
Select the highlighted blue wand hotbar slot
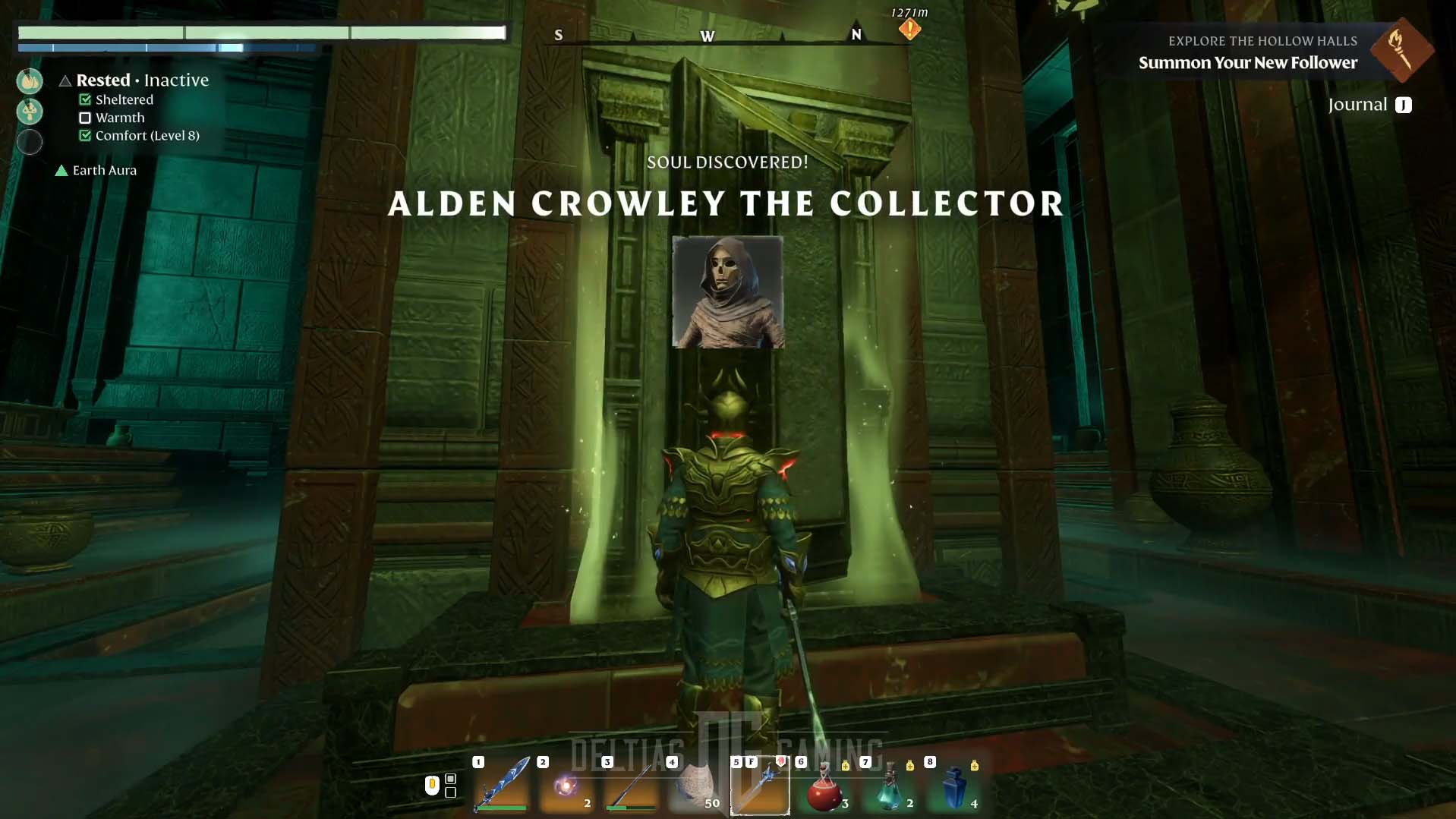click(760, 786)
